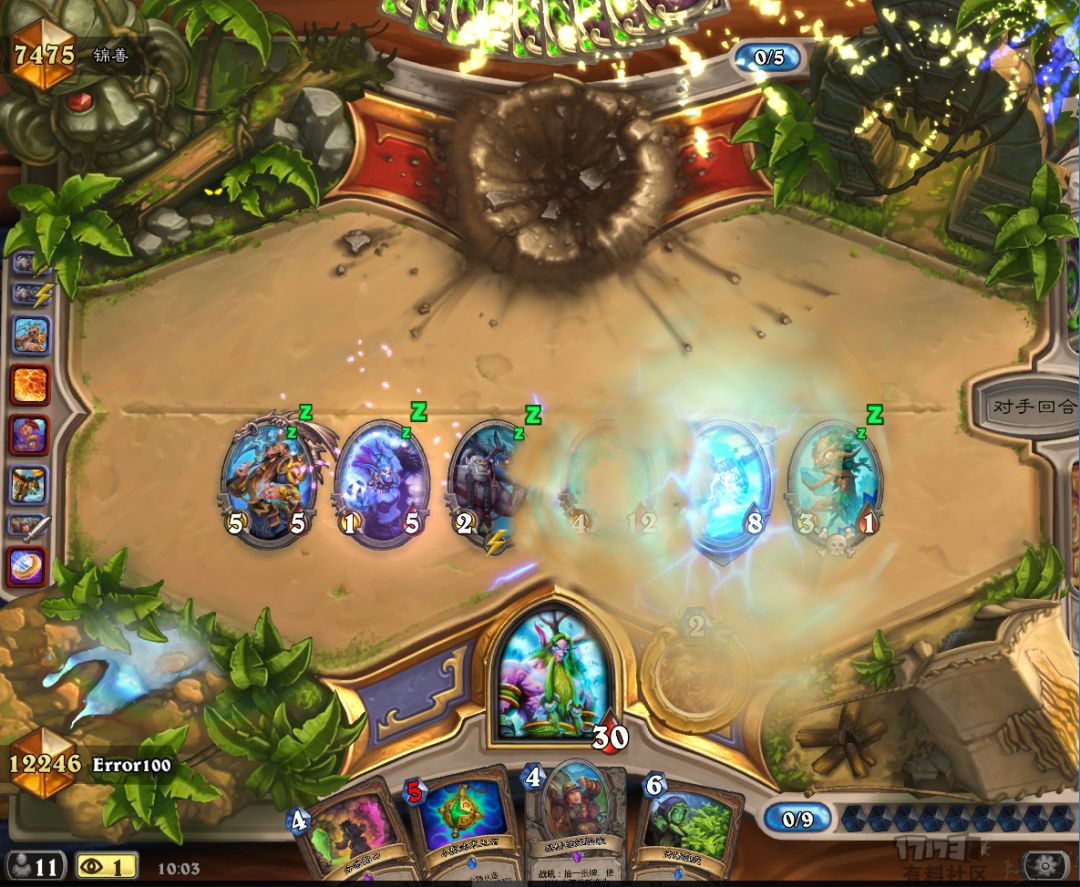
Task: View the purple coin history tile
Action: tap(30, 566)
